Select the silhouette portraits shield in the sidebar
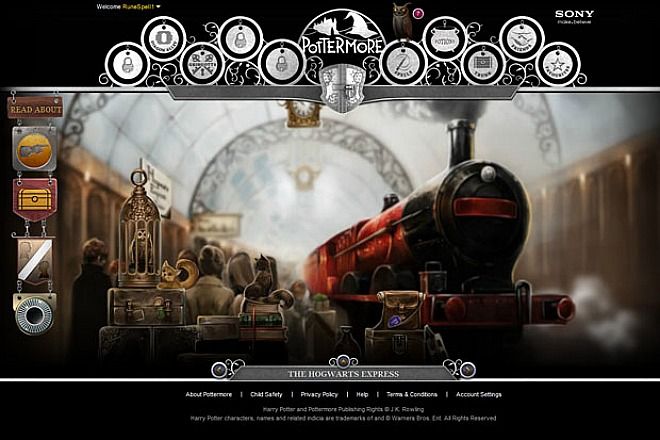This screenshot has width=660, height=440. (34, 258)
